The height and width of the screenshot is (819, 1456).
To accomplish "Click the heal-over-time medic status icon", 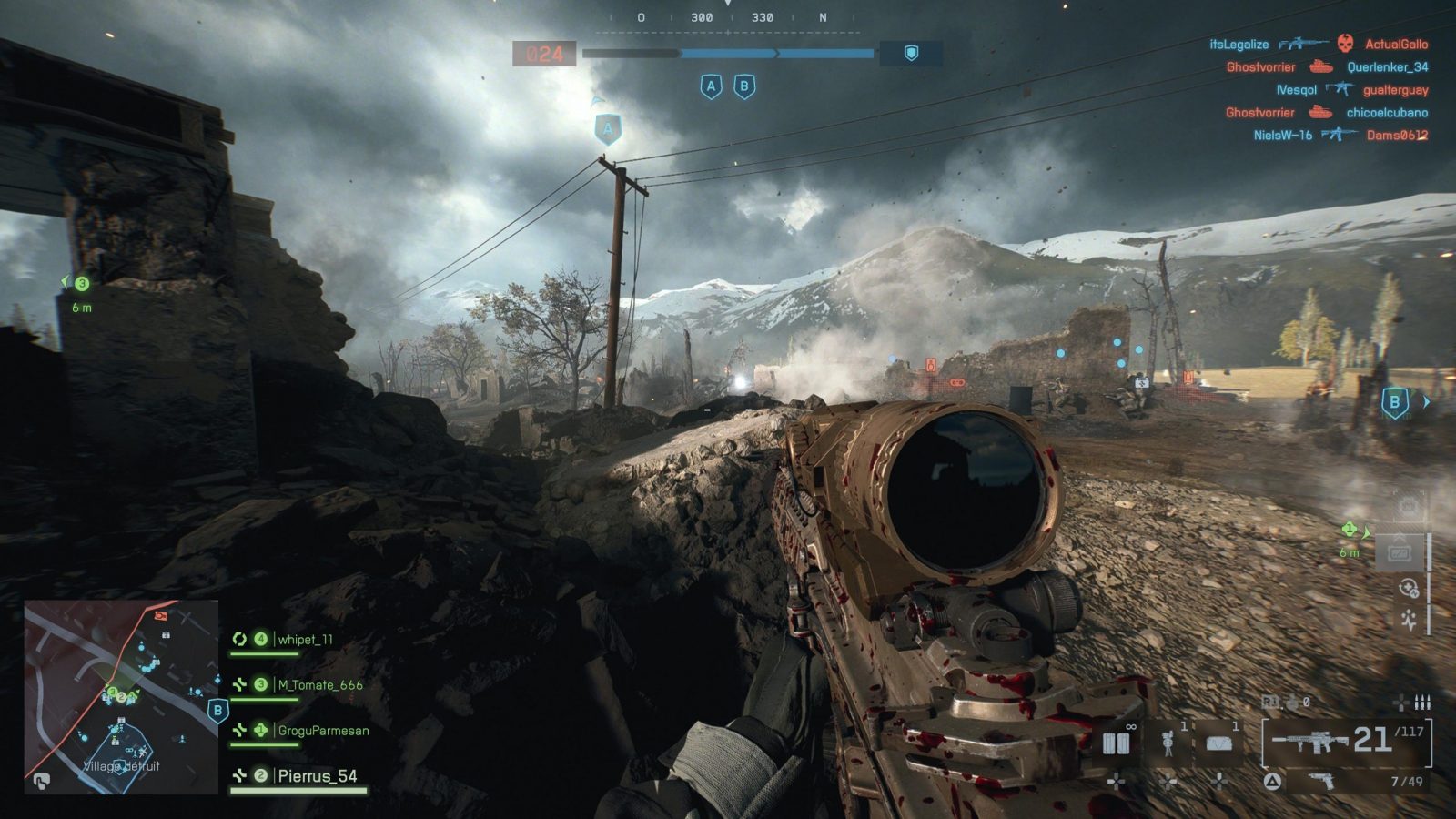I will (x=1407, y=589).
